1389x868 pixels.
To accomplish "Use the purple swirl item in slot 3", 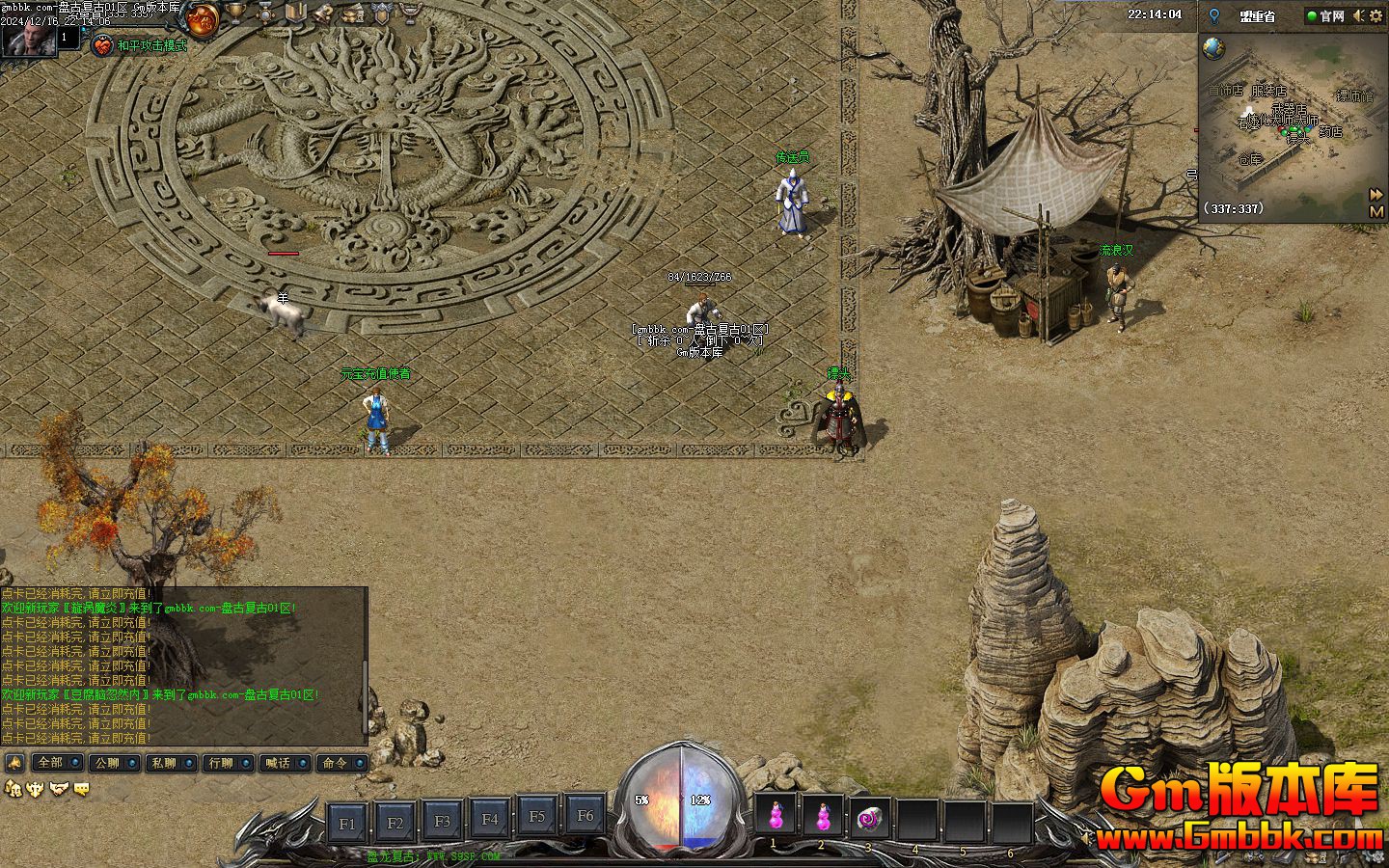I will (x=869, y=819).
